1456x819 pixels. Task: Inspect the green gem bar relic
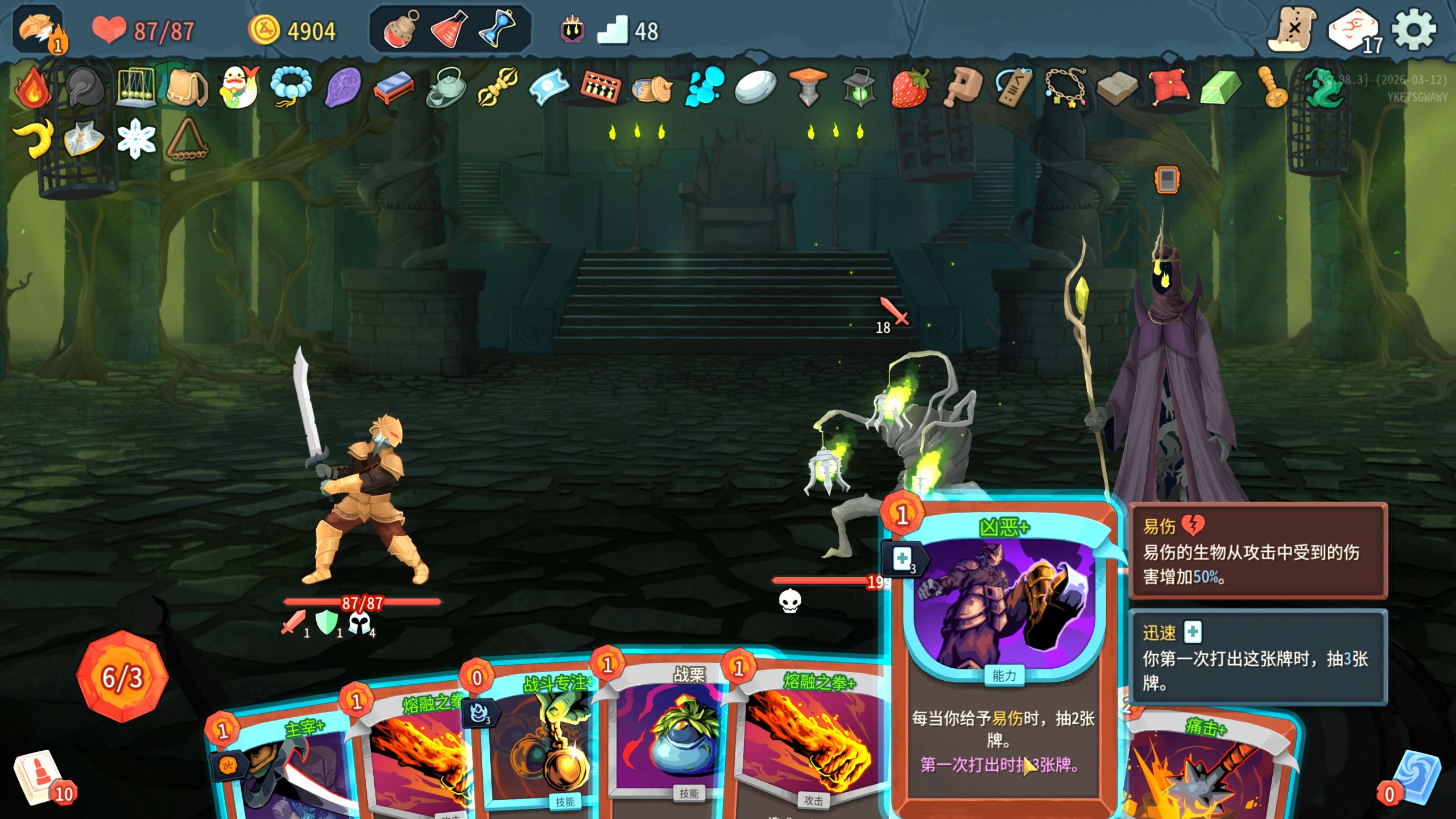coord(1220,88)
